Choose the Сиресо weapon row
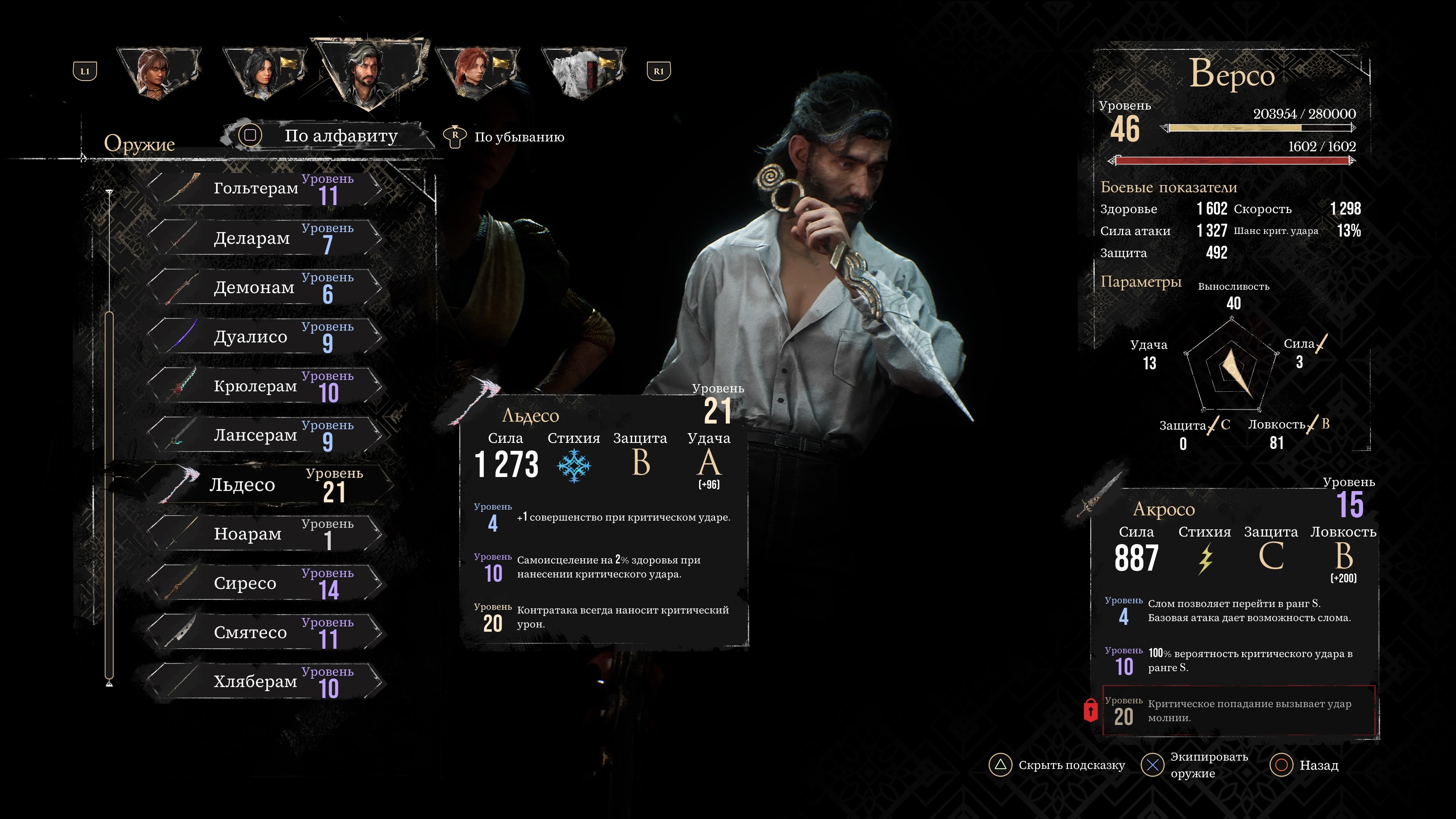1456x819 pixels. coord(265,583)
